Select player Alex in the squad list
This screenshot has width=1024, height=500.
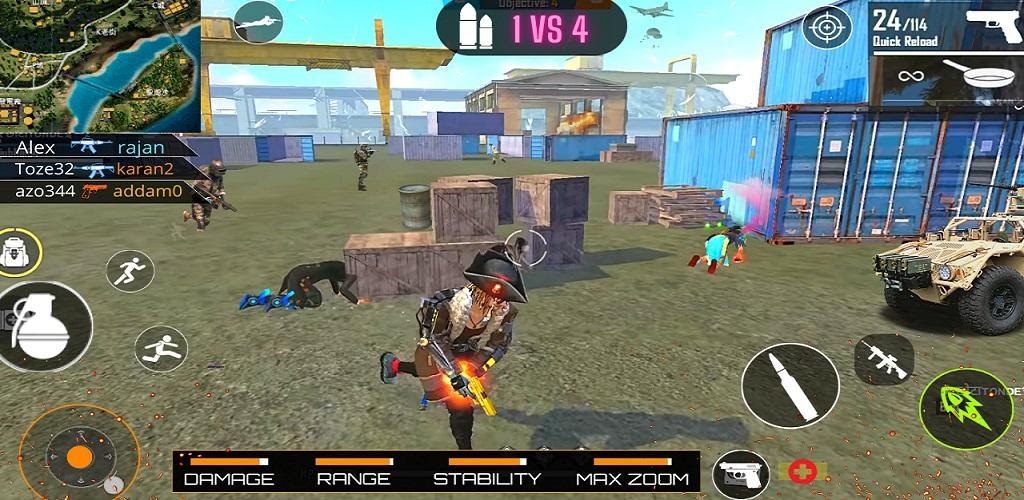pyautogui.click(x=35, y=146)
